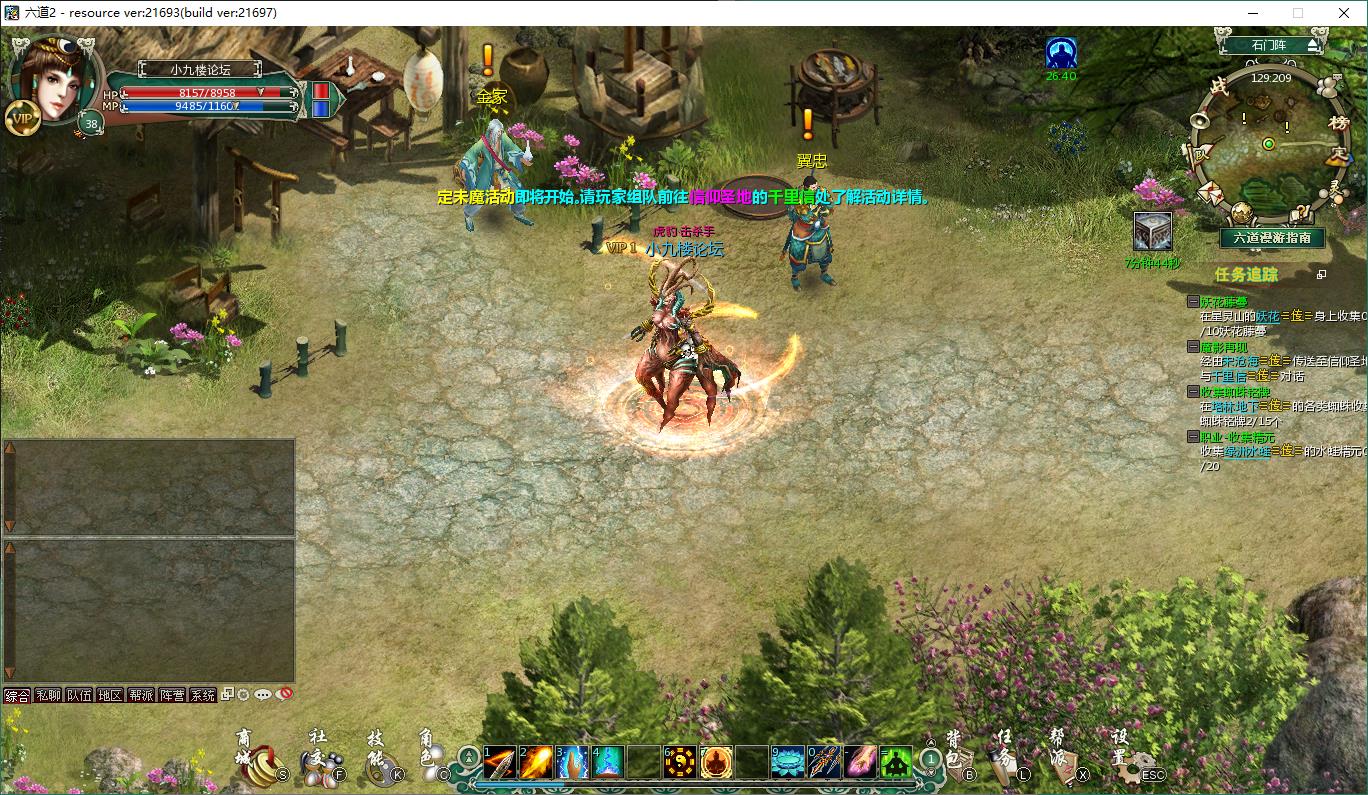Click the announcement horn icon on the minimap
Image resolution: width=1368 pixels, height=795 pixels.
pos(1199,120)
